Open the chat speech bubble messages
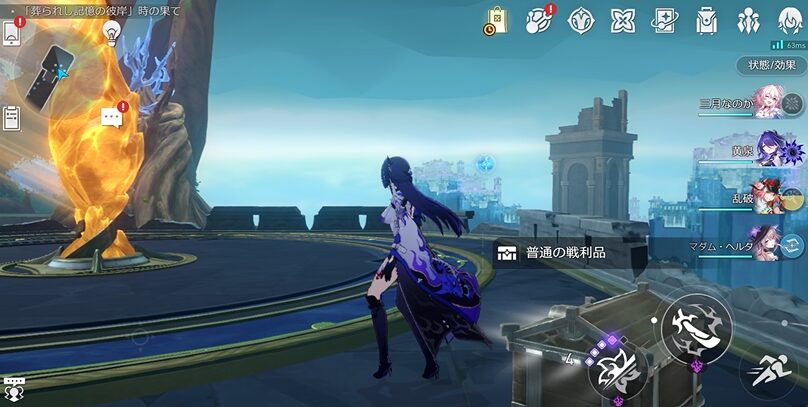The height and width of the screenshot is (407, 808). click(112, 118)
